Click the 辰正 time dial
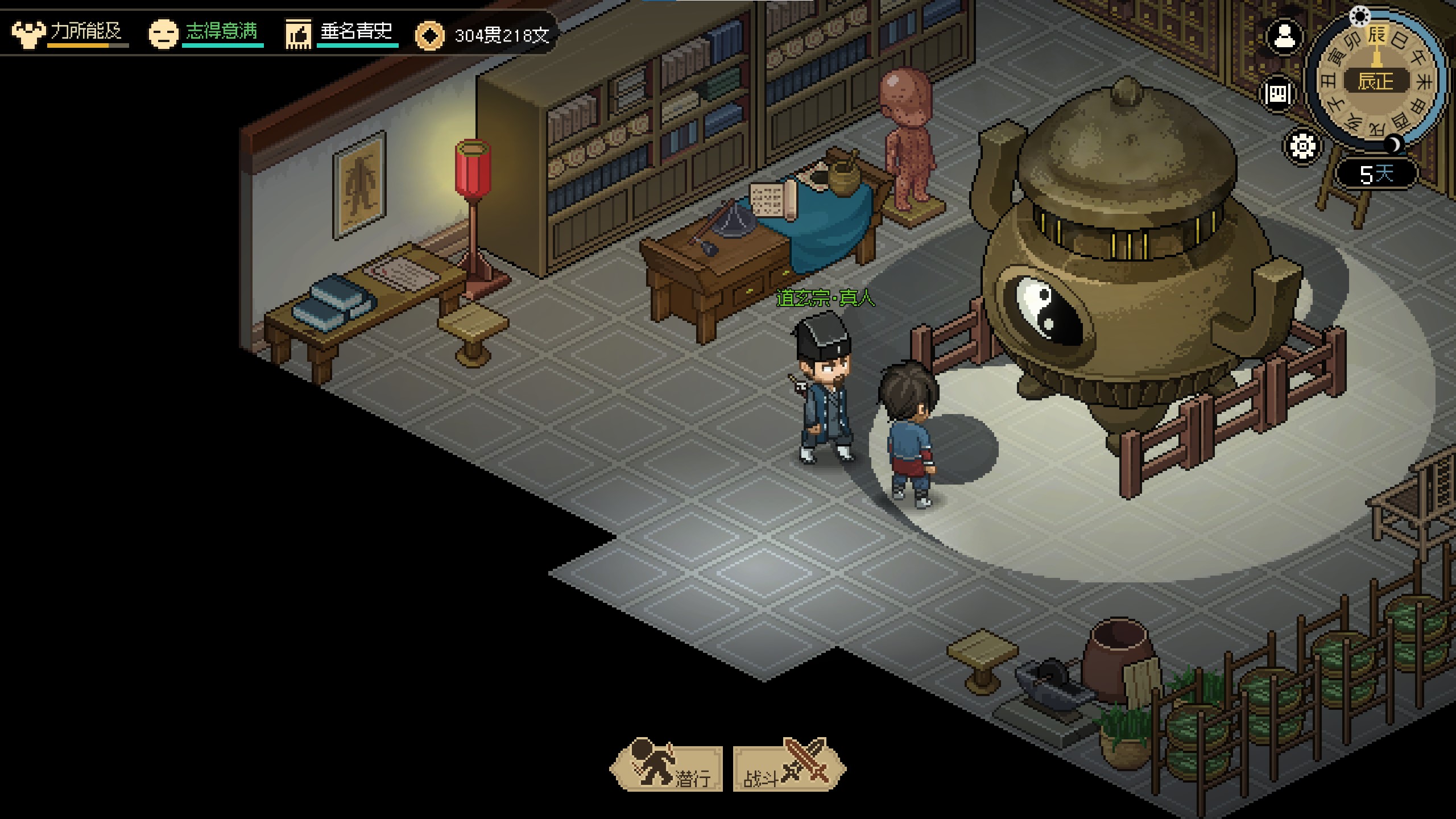1456x819 pixels. coord(1376,81)
